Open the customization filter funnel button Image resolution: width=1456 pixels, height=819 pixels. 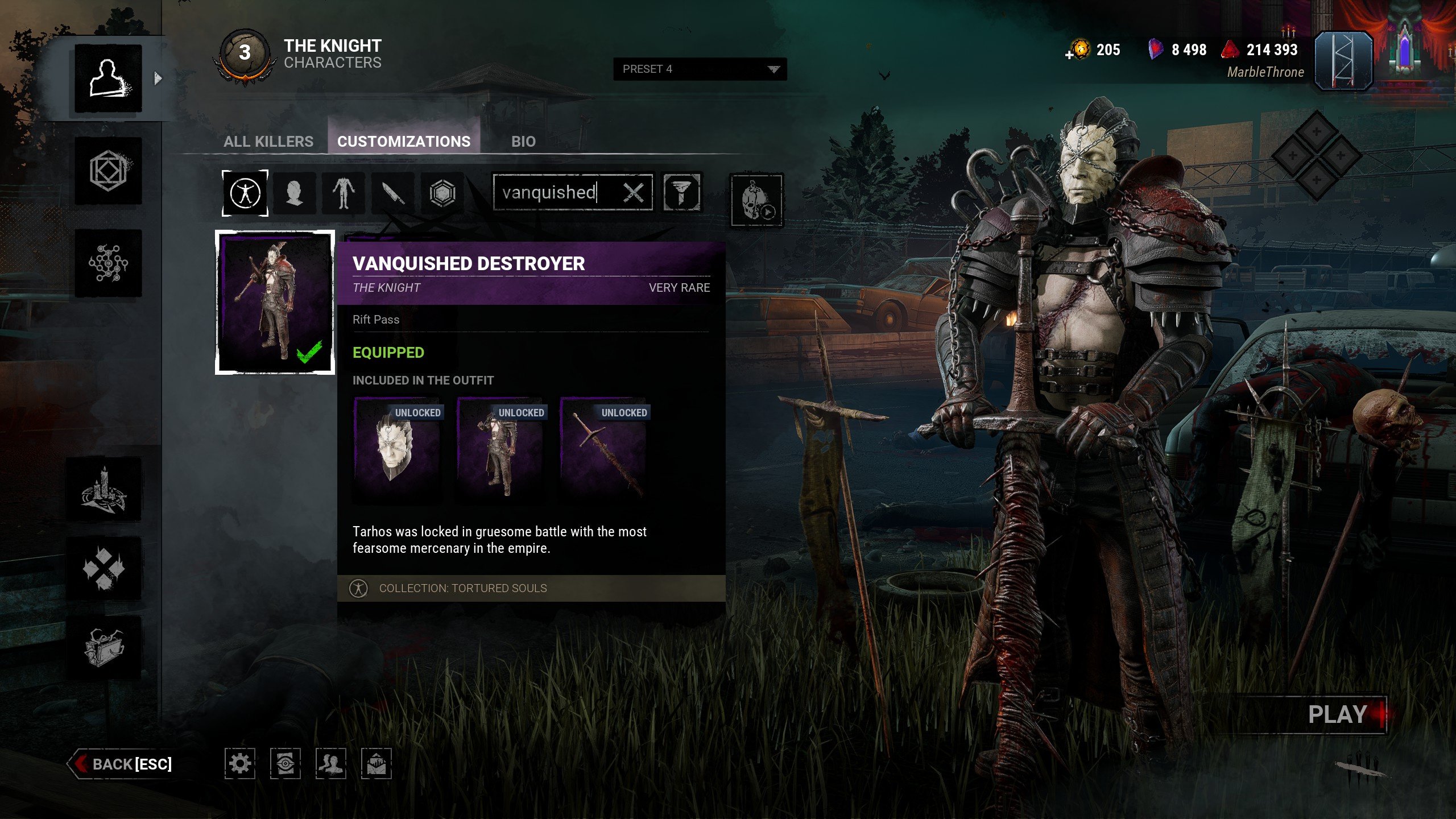click(x=682, y=193)
